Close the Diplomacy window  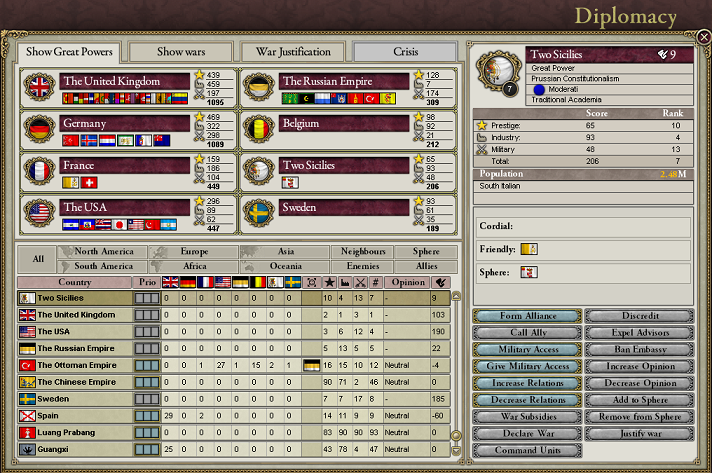[x=704, y=37]
